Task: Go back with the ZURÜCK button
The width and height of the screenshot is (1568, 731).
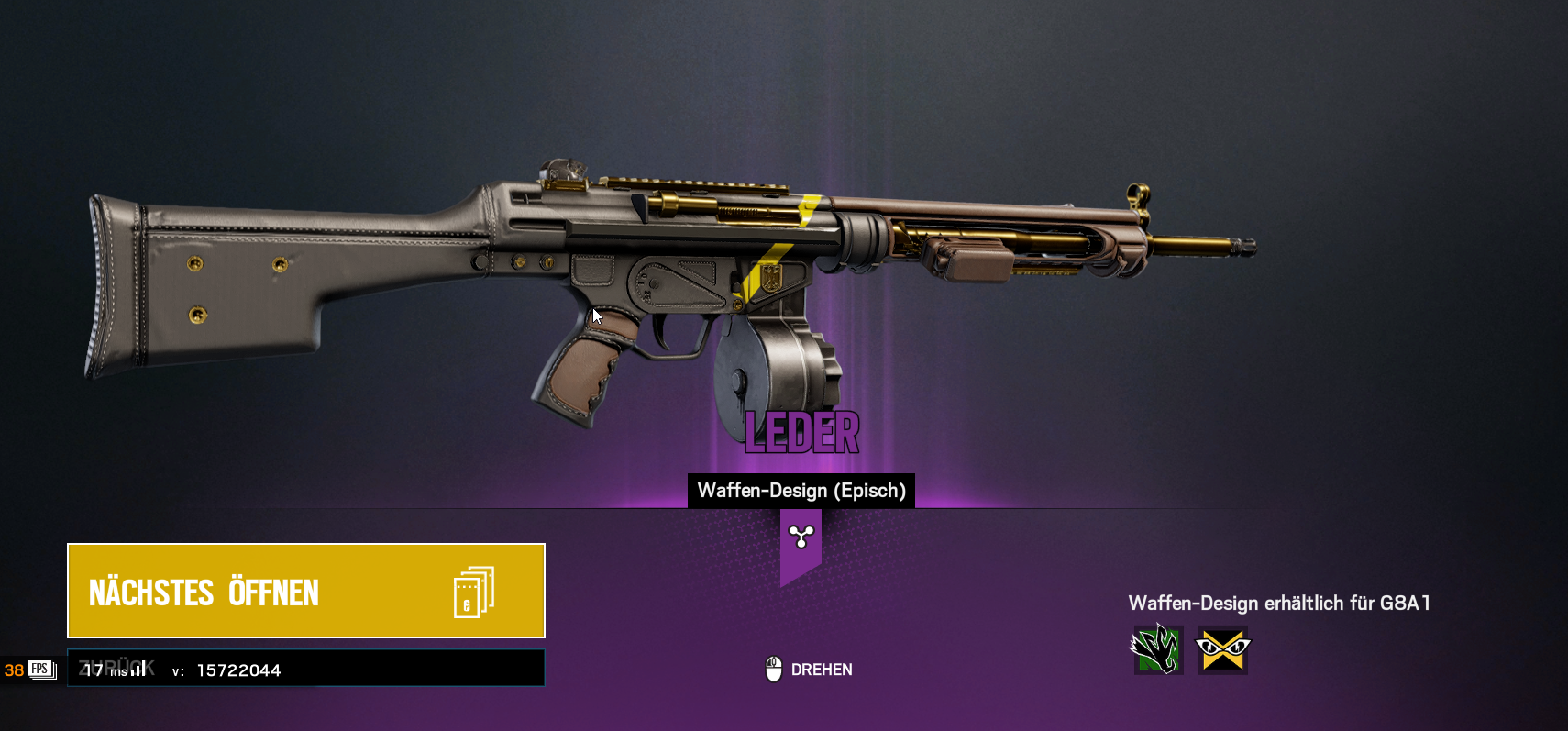Action: click(305, 668)
